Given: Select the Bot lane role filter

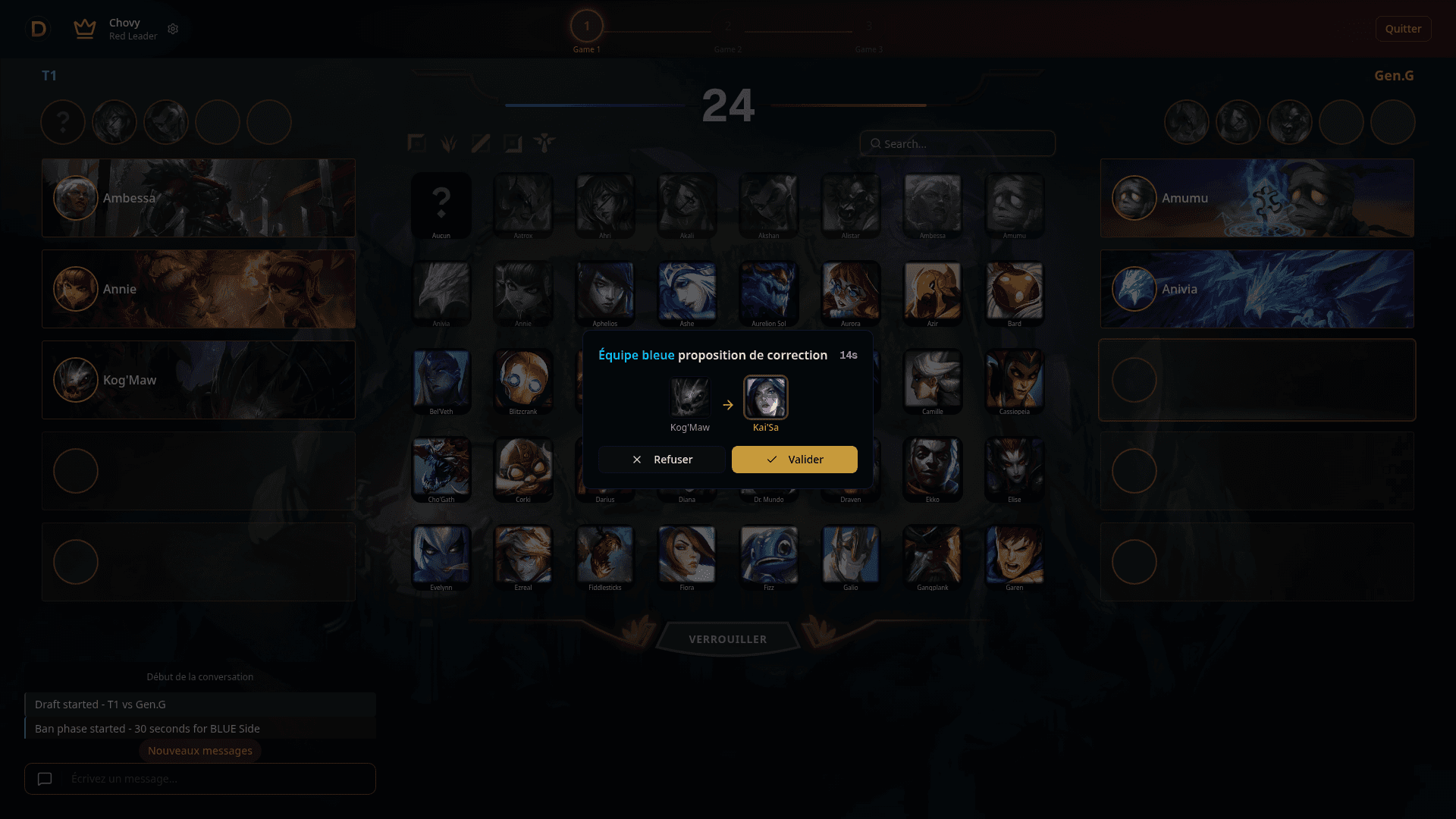Looking at the screenshot, I should [x=513, y=143].
